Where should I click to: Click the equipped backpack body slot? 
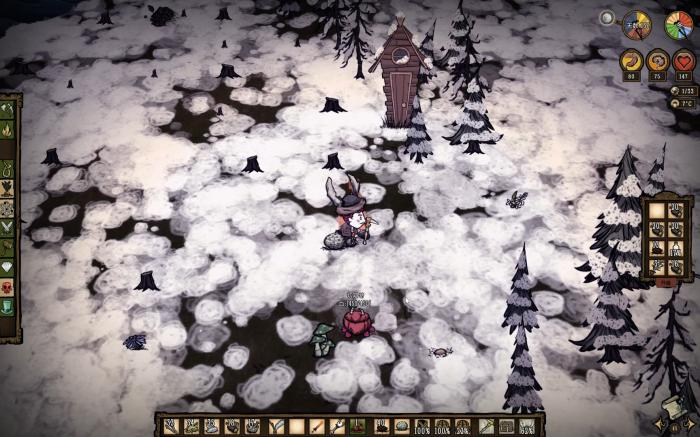tap(506, 427)
